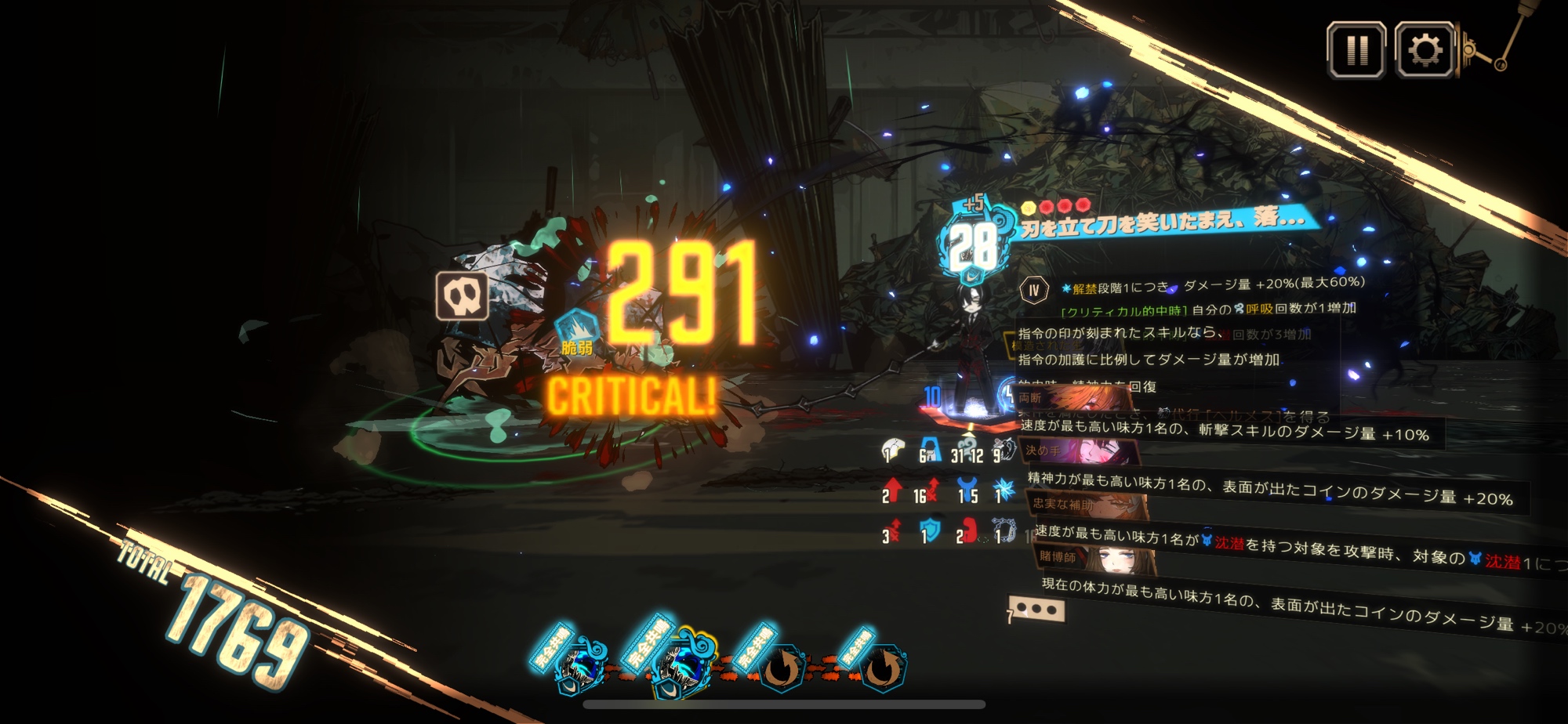The width and height of the screenshot is (1568, 724).
Task: Expand the three-dots status overflow box
Action: [1036, 610]
